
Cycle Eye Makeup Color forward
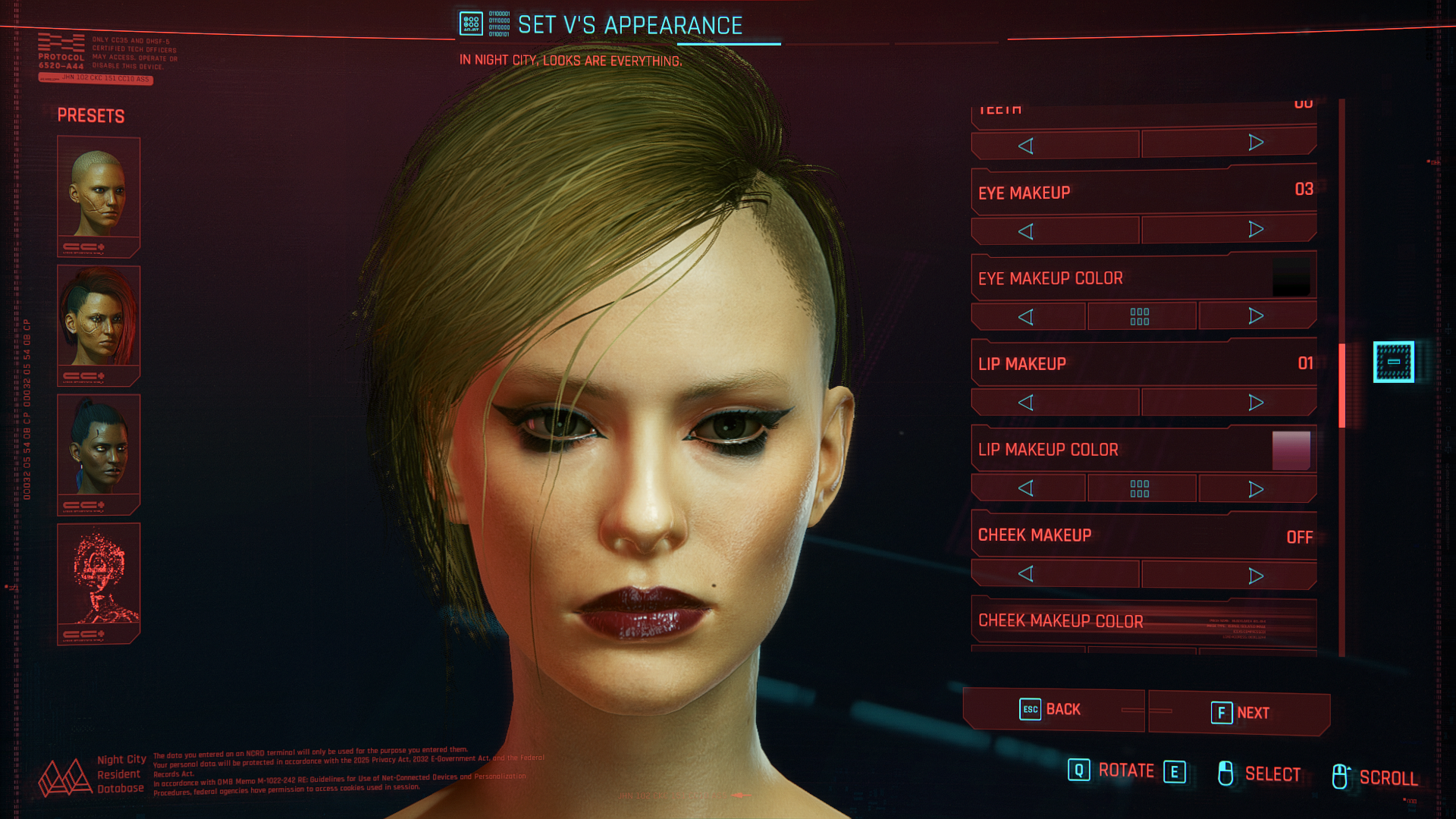(x=1256, y=316)
